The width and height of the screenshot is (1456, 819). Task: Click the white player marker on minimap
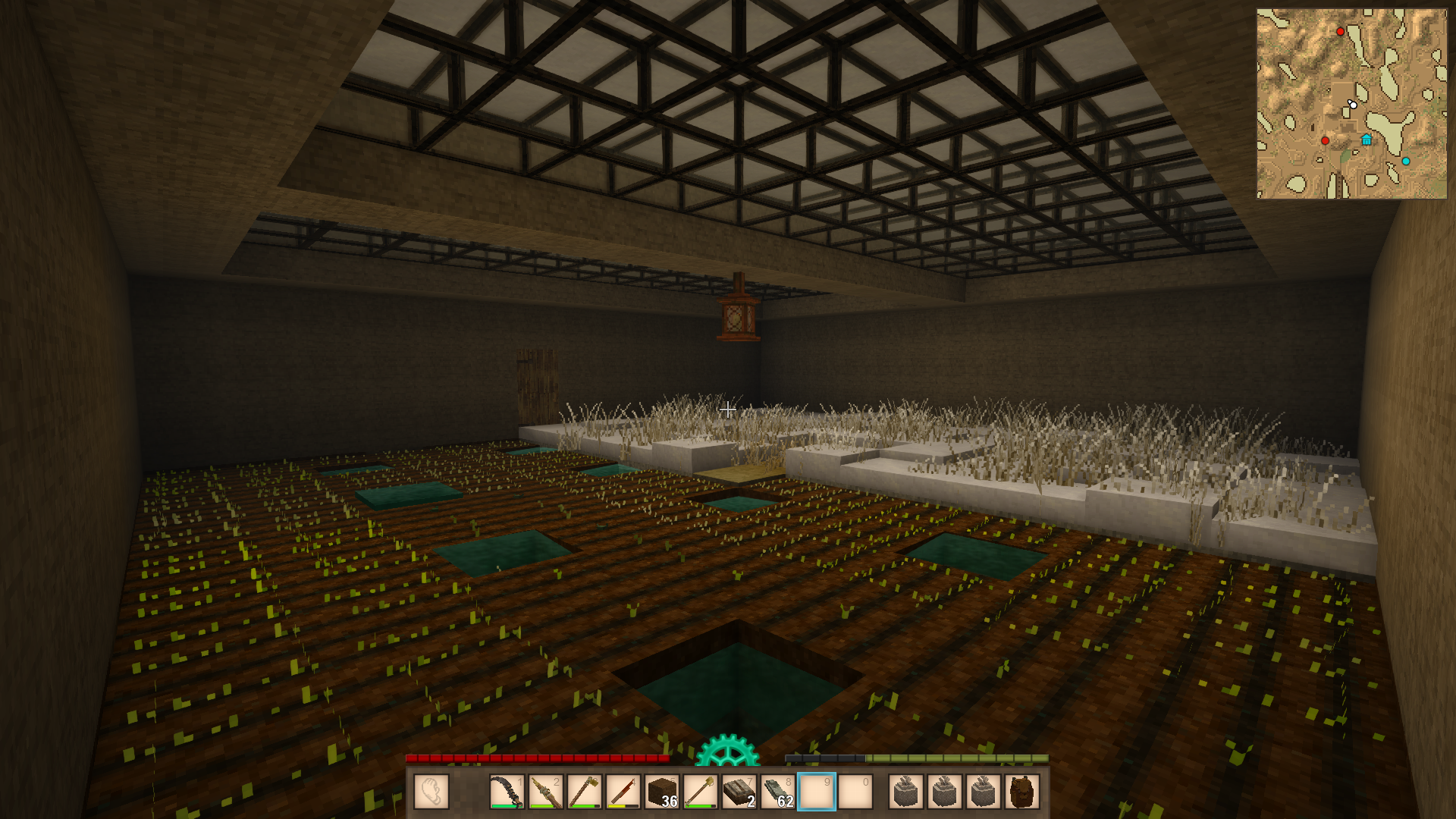(1353, 104)
